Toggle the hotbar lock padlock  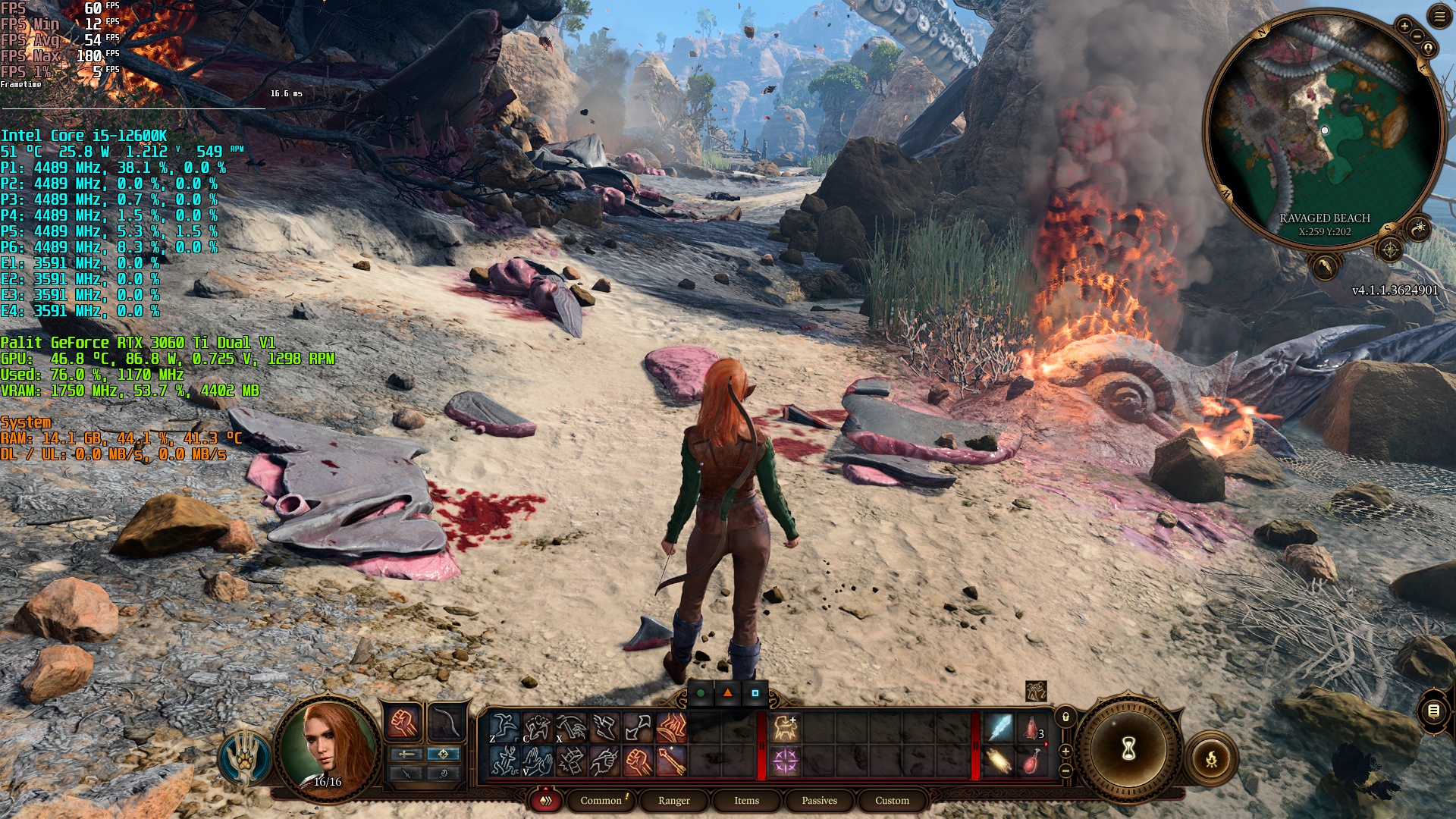pyautogui.click(x=1065, y=717)
